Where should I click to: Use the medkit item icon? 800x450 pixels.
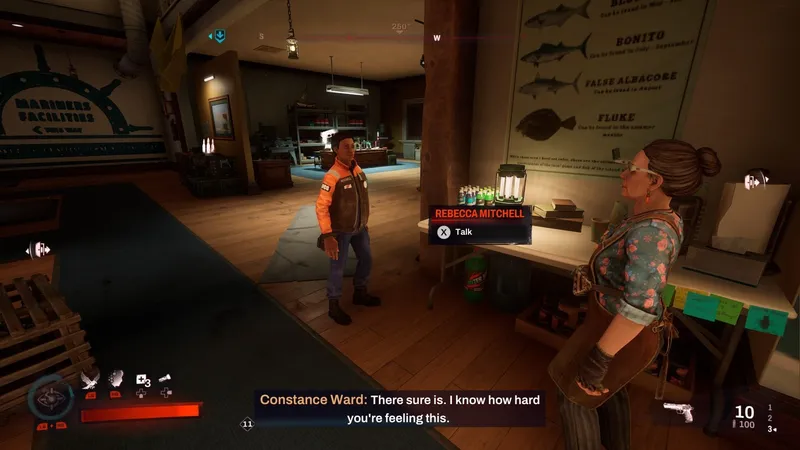142,379
